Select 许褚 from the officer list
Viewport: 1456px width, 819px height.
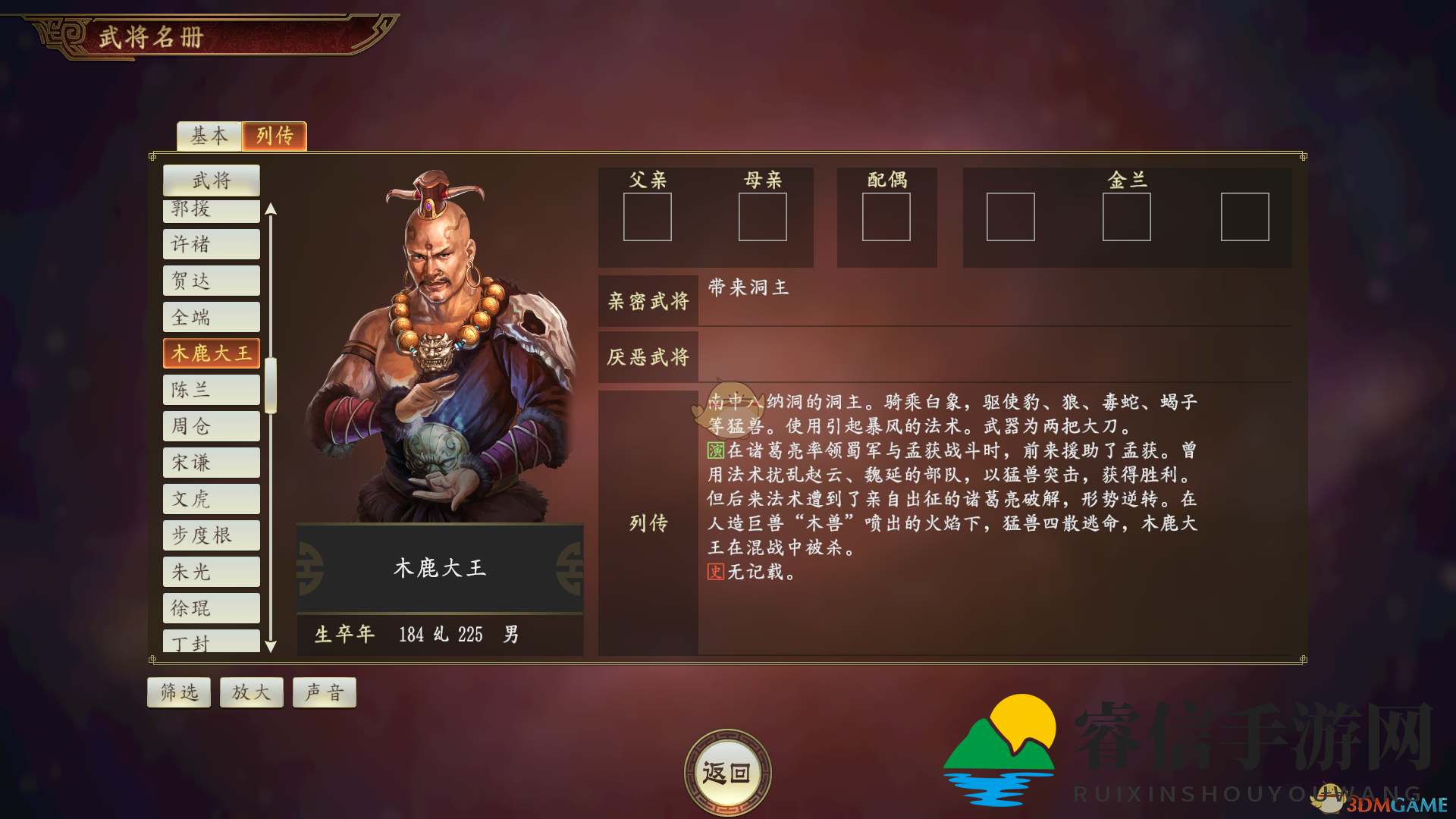(211, 244)
